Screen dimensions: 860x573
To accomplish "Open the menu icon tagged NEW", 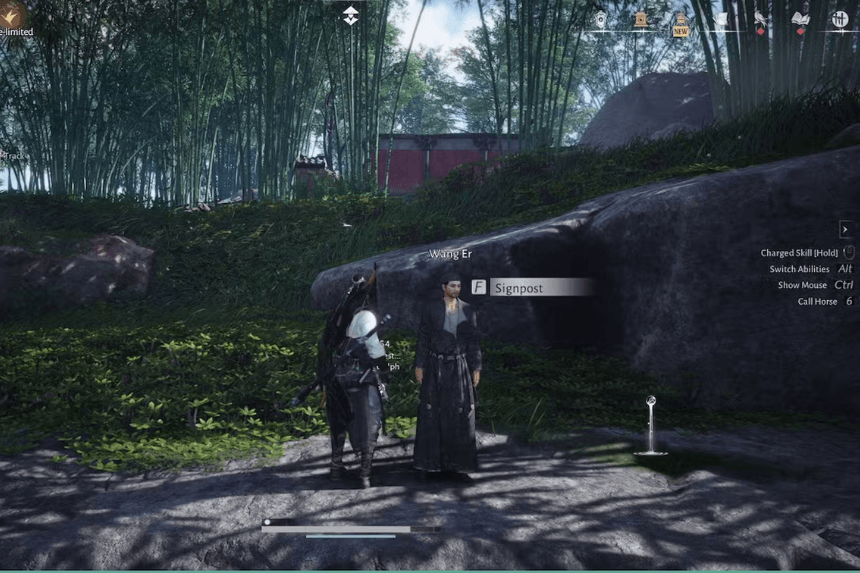I will 681,22.
